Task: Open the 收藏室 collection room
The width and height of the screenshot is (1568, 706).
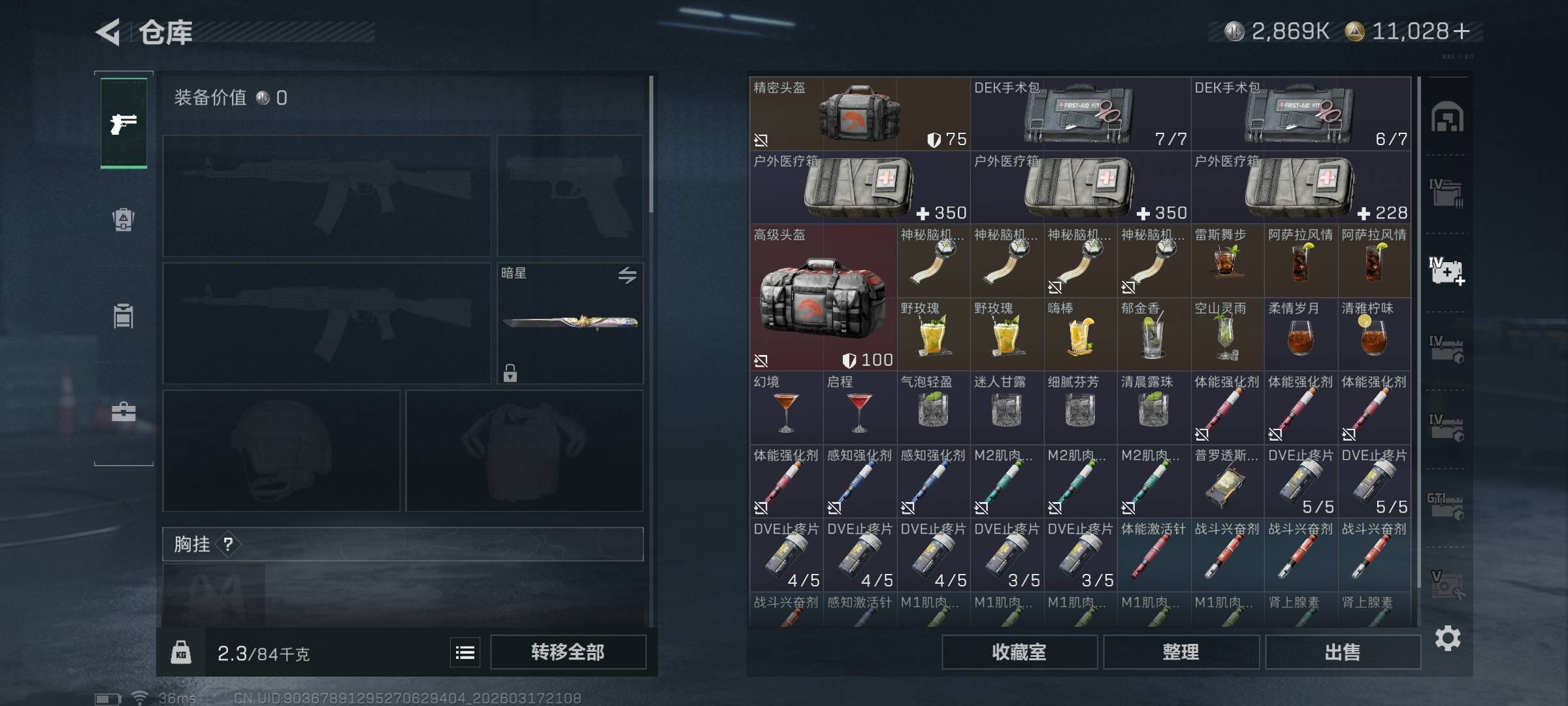Action: tap(1019, 652)
